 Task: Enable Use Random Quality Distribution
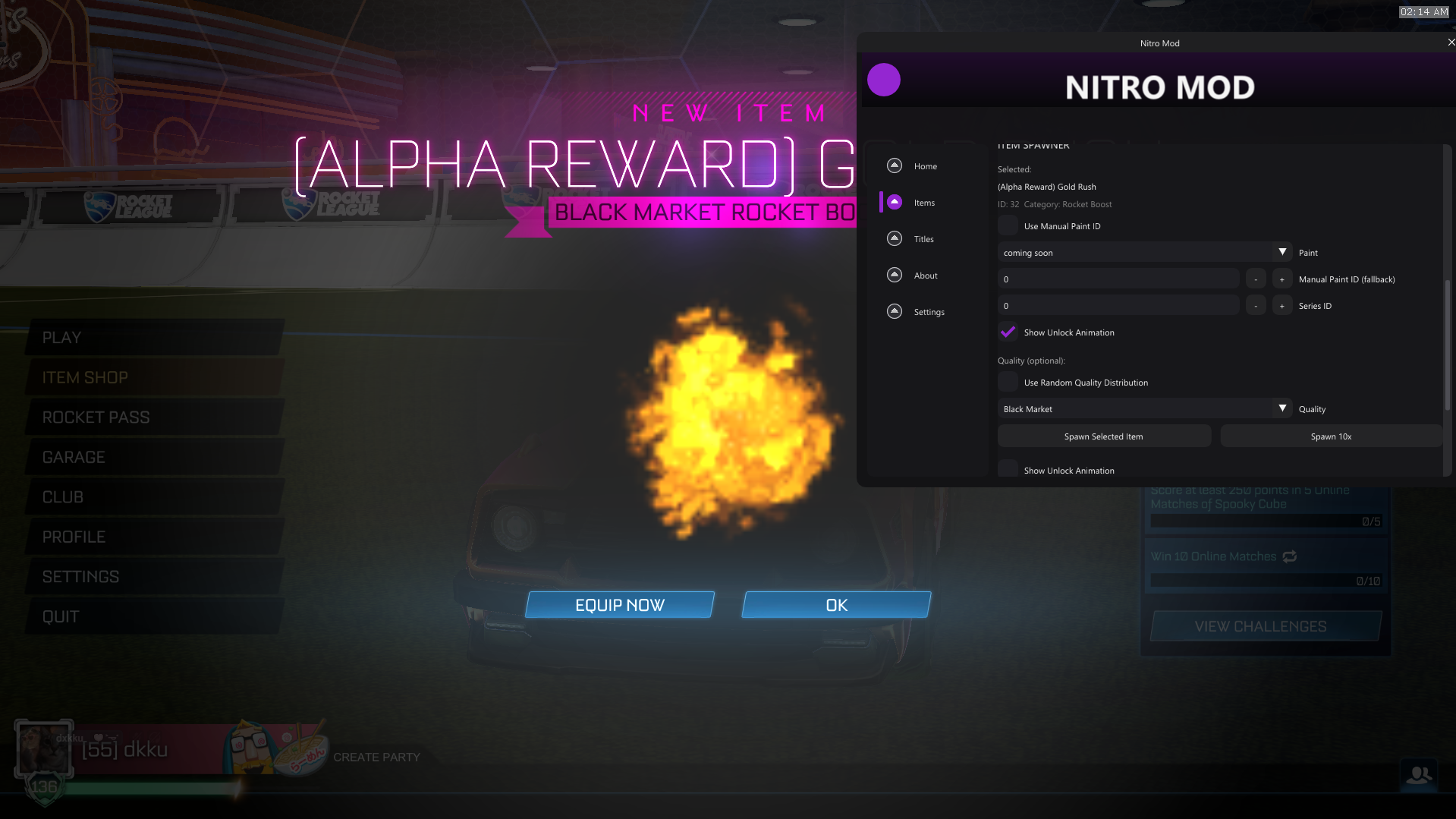point(1008,382)
